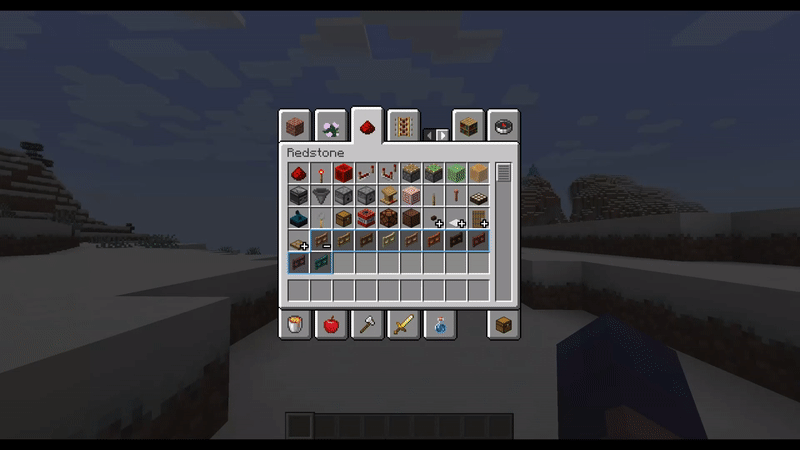The height and width of the screenshot is (450, 800).
Task: Switch to the brick Building Blocks tab
Action: click(x=294, y=126)
